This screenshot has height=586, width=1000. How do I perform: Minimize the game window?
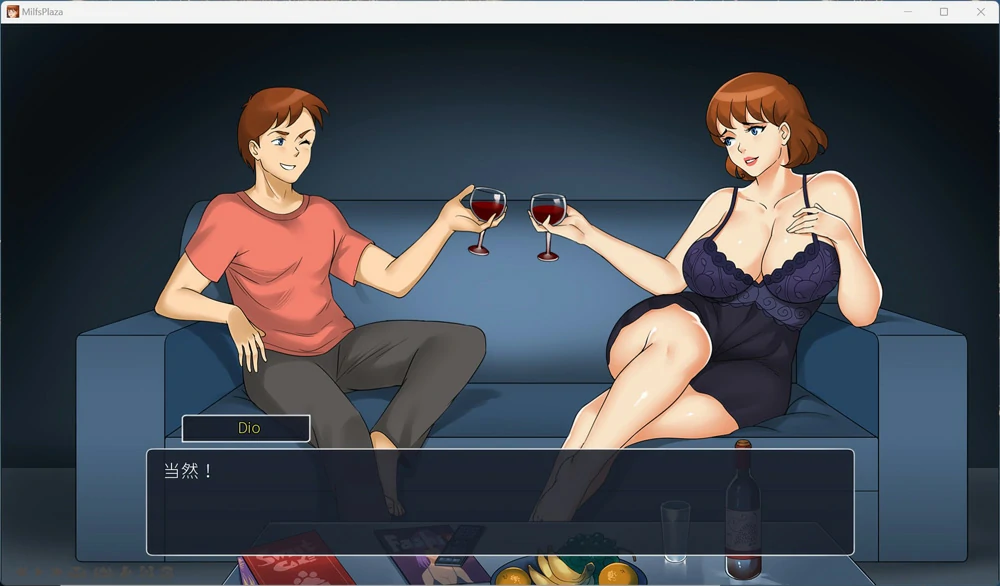click(x=907, y=12)
